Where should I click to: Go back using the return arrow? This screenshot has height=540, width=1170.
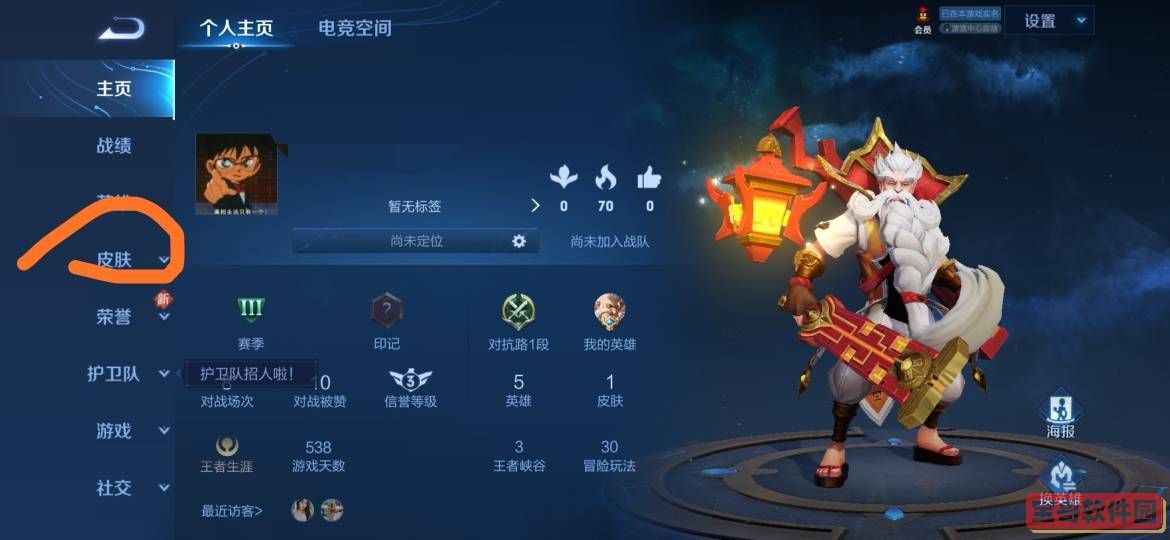click(121, 30)
